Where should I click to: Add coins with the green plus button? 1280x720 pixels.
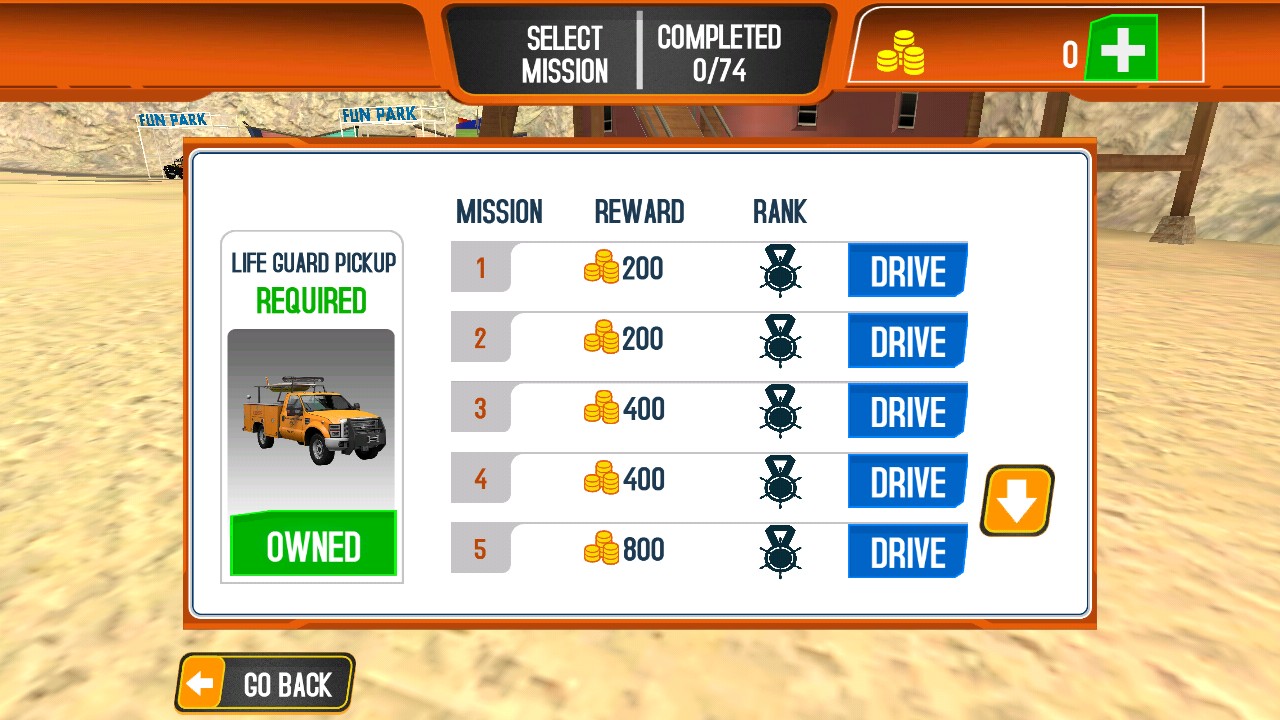[x=1122, y=49]
